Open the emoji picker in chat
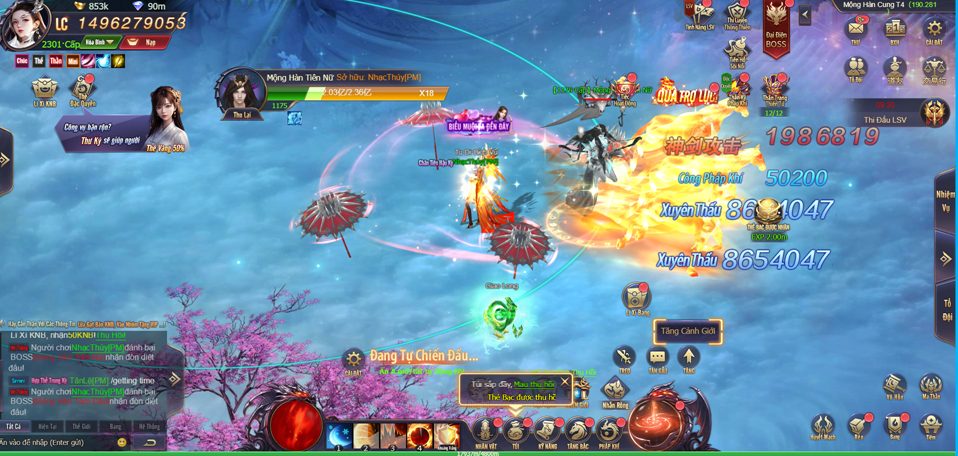Image resolution: width=958 pixels, height=456 pixels. pos(123,442)
